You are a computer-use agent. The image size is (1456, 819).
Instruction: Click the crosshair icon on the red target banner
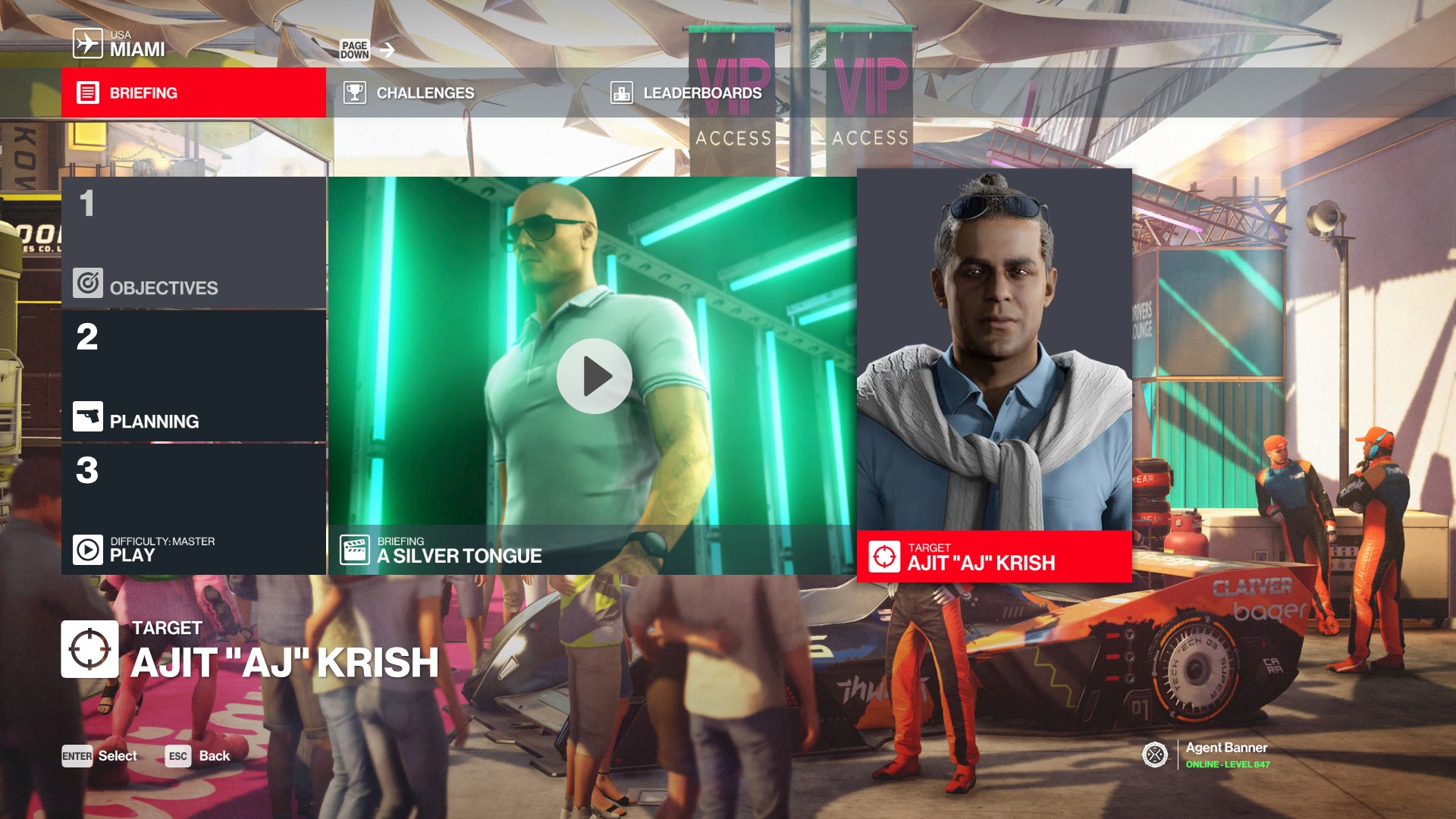pos(885,554)
